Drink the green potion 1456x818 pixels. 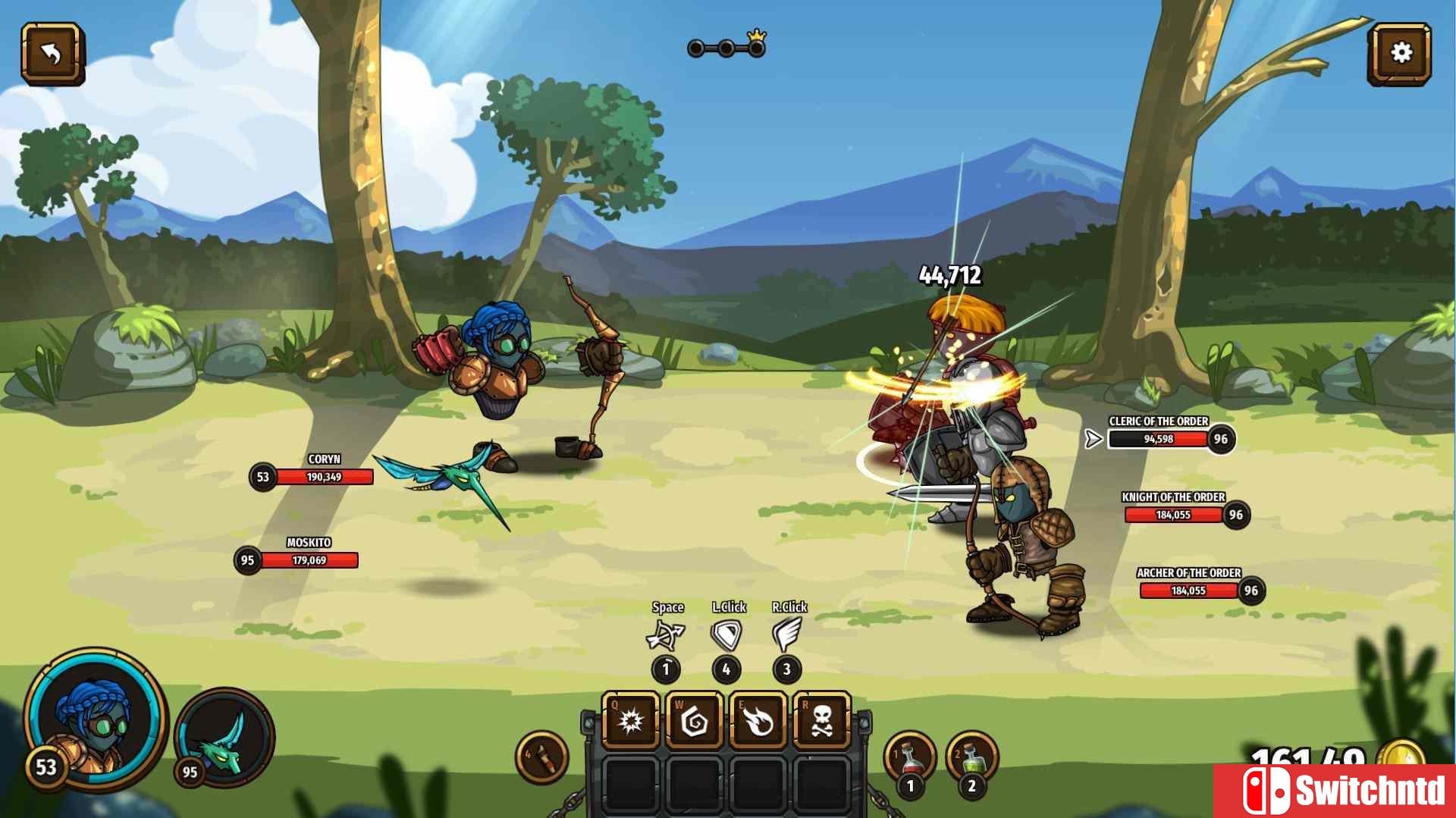click(972, 758)
